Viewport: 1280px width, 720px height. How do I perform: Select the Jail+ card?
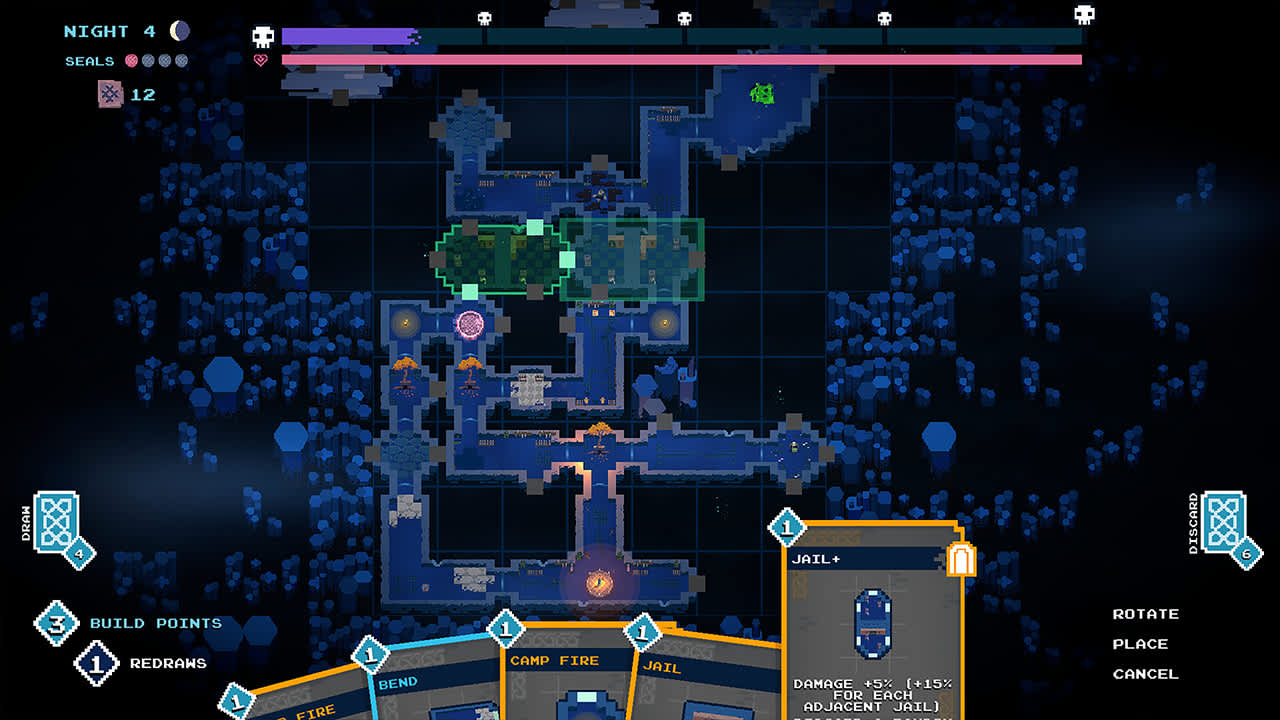click(872, 620)
